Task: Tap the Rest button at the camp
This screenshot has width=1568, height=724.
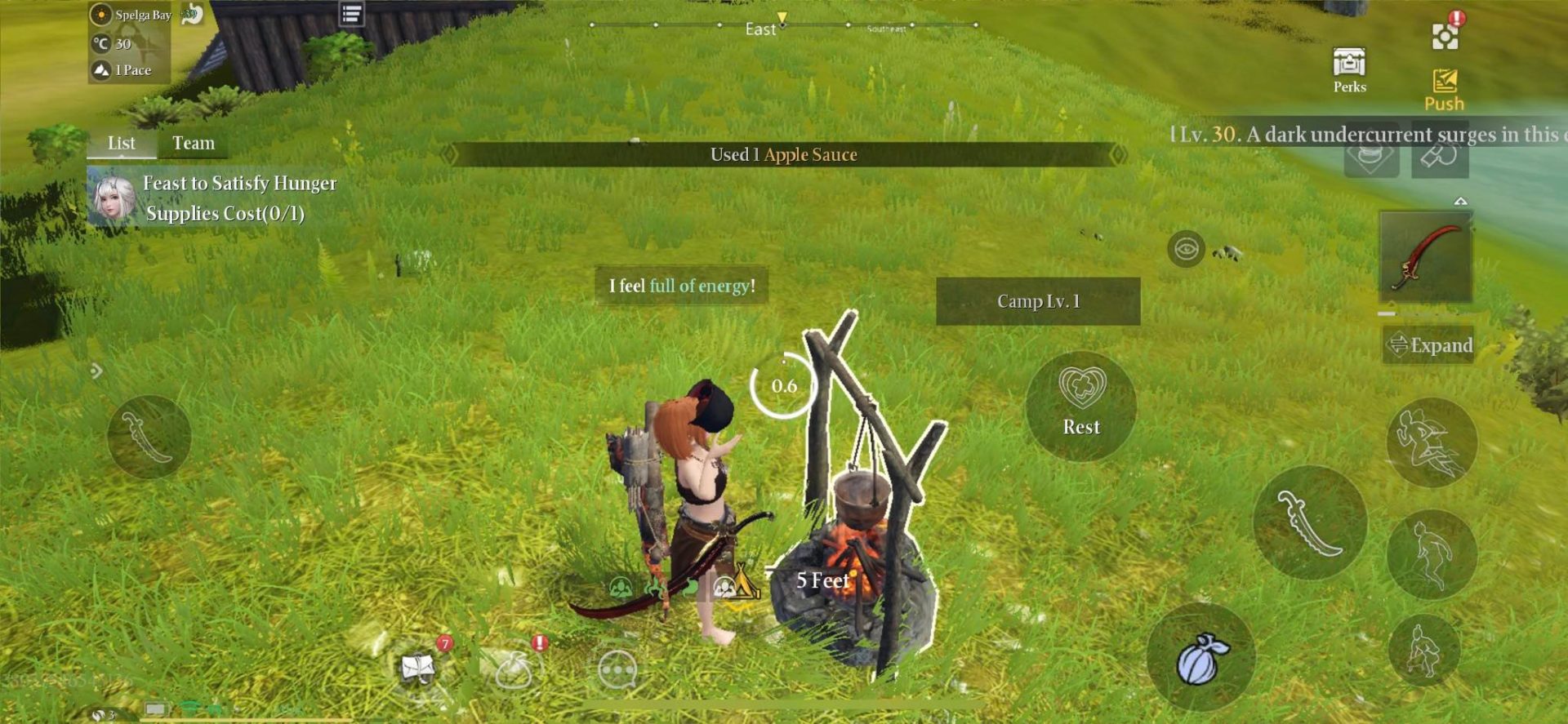Action: tap(1080, 405)
